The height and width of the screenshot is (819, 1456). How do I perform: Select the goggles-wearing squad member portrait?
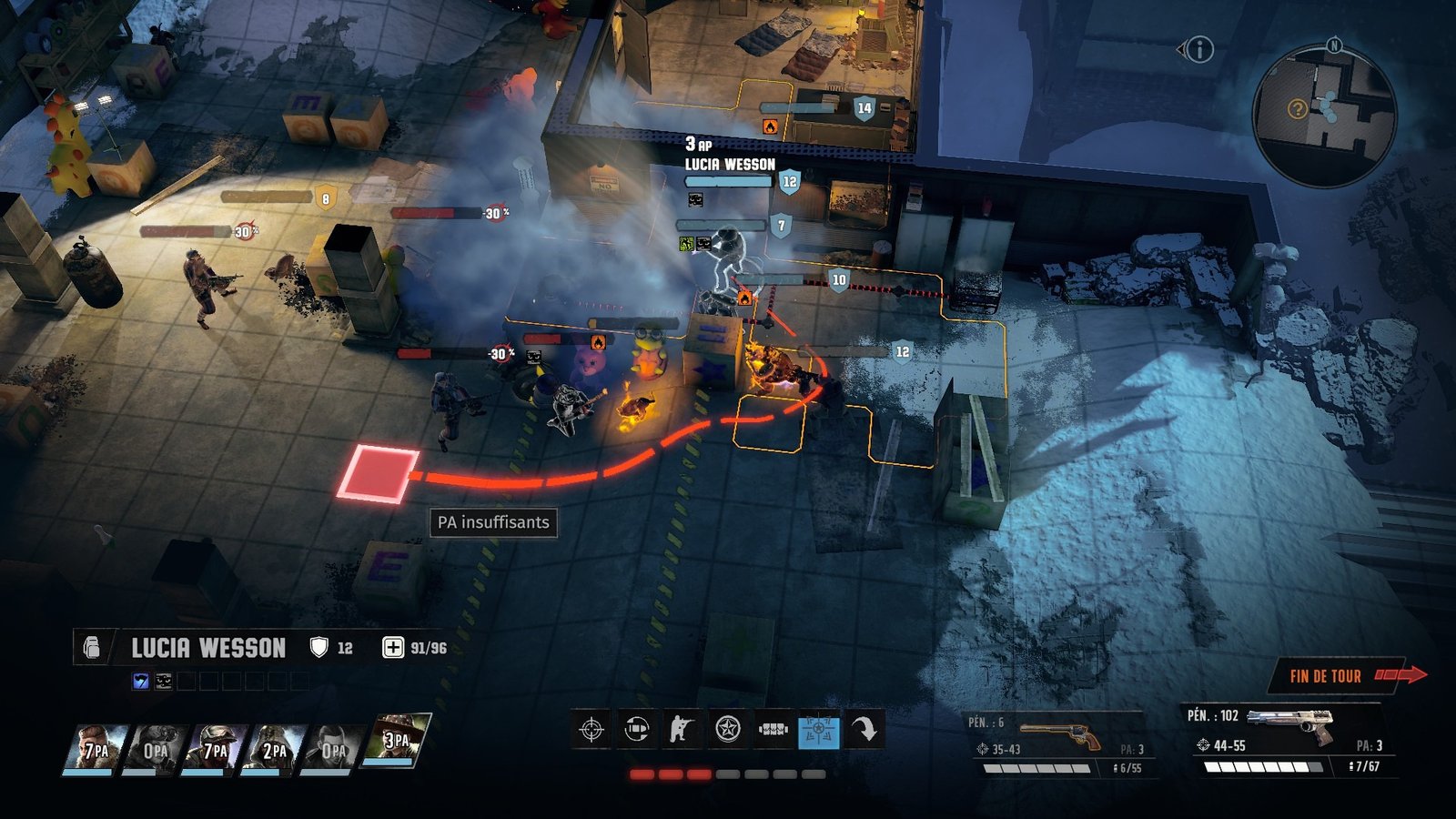pyautogui.click(x=155, y=748)
